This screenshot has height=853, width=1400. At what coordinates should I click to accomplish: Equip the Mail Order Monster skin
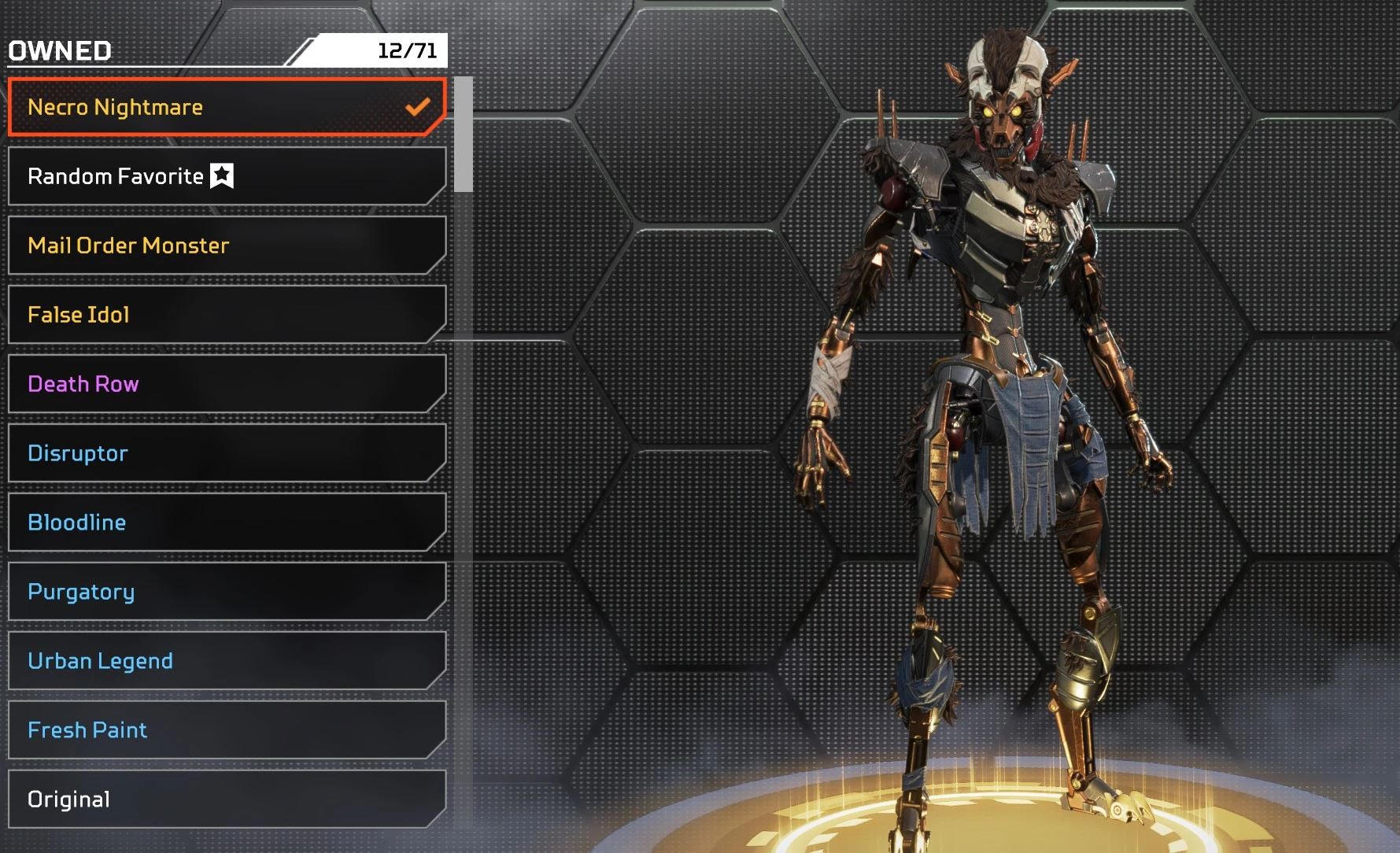227,246
